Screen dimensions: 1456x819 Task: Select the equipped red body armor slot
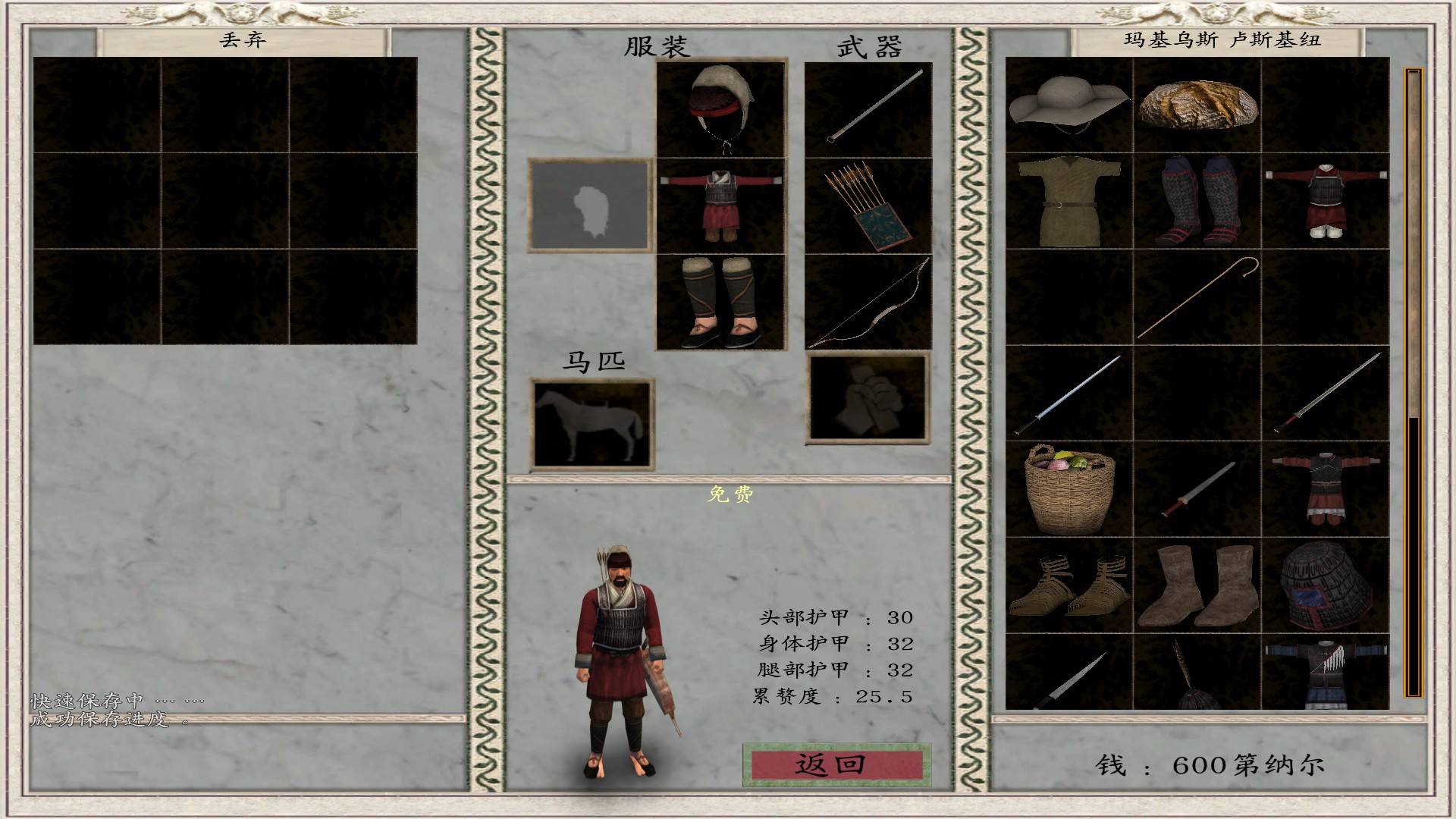click(720, 205)
